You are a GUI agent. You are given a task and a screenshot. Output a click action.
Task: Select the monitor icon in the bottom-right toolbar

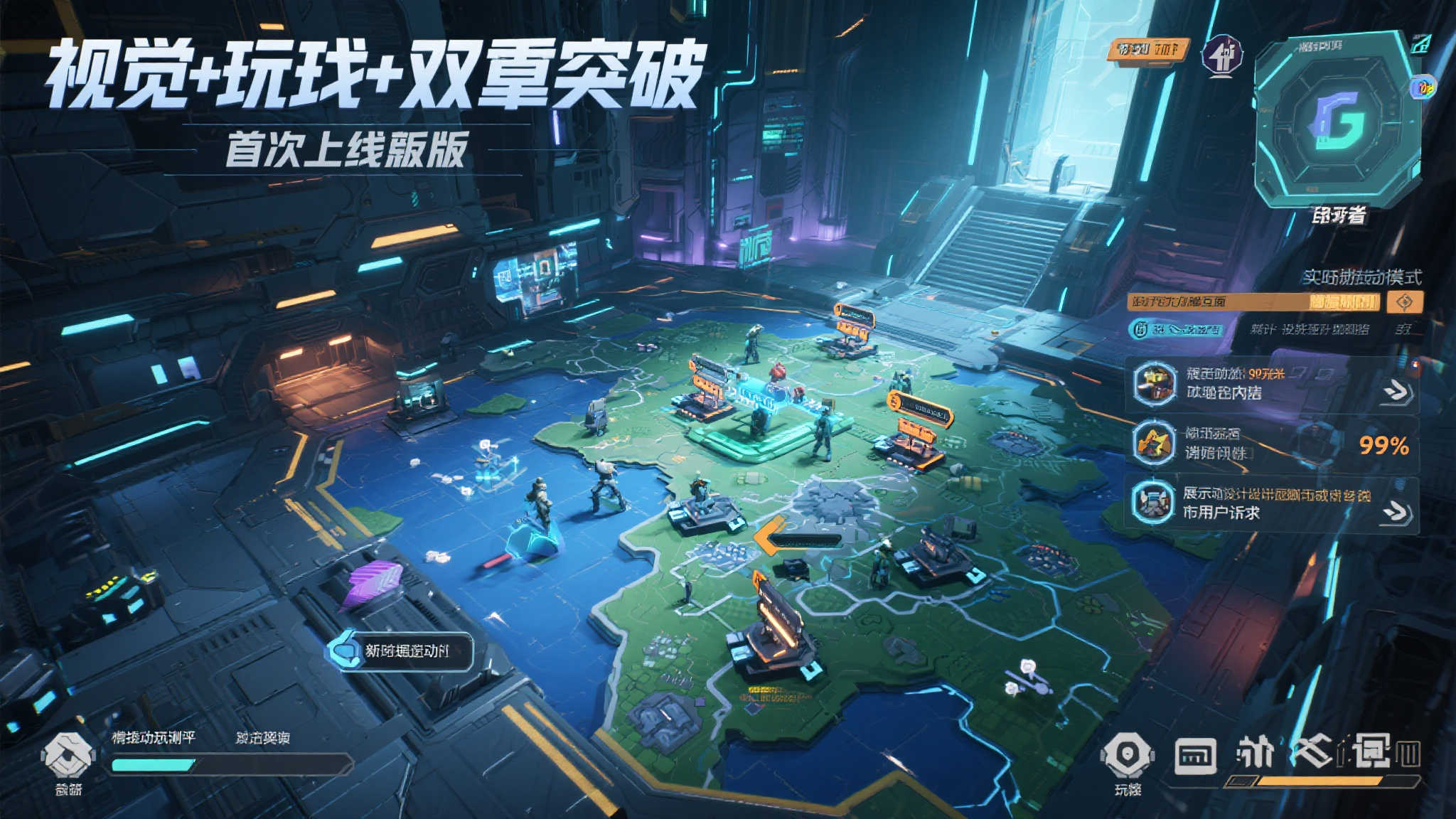[1197, 755]
